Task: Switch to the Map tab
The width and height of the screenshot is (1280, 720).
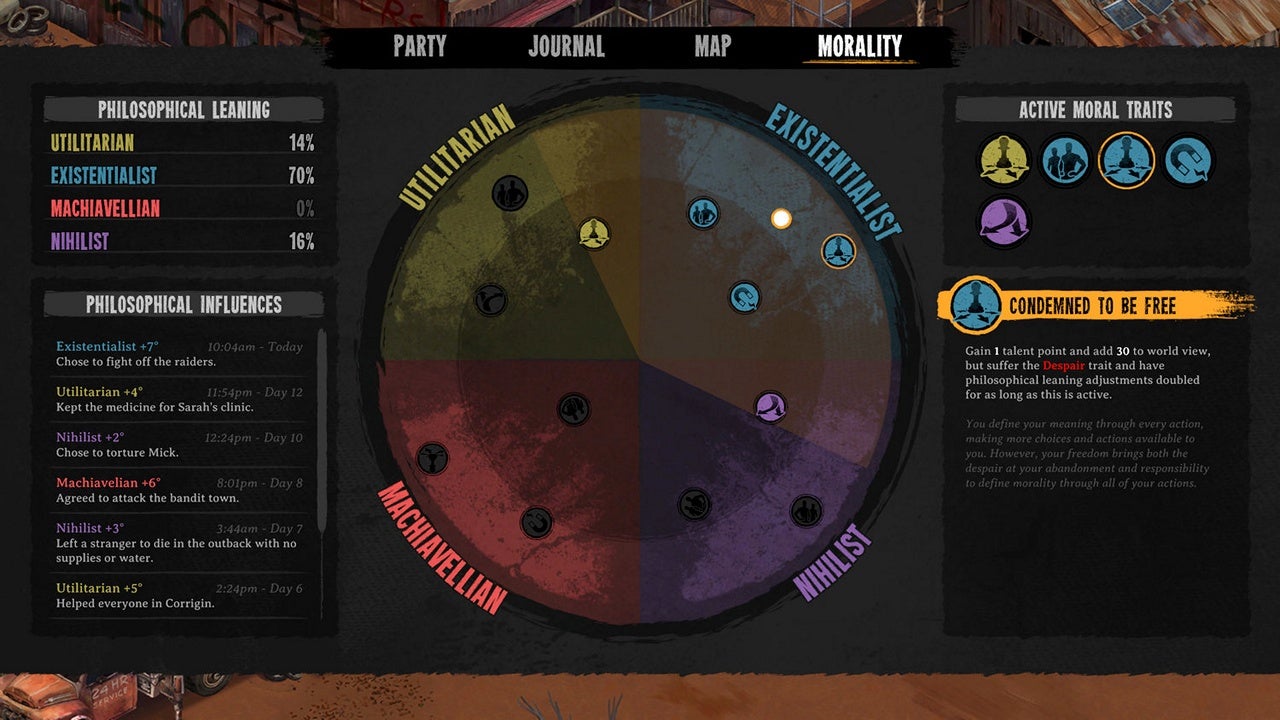Action: [x=711, y=46]
